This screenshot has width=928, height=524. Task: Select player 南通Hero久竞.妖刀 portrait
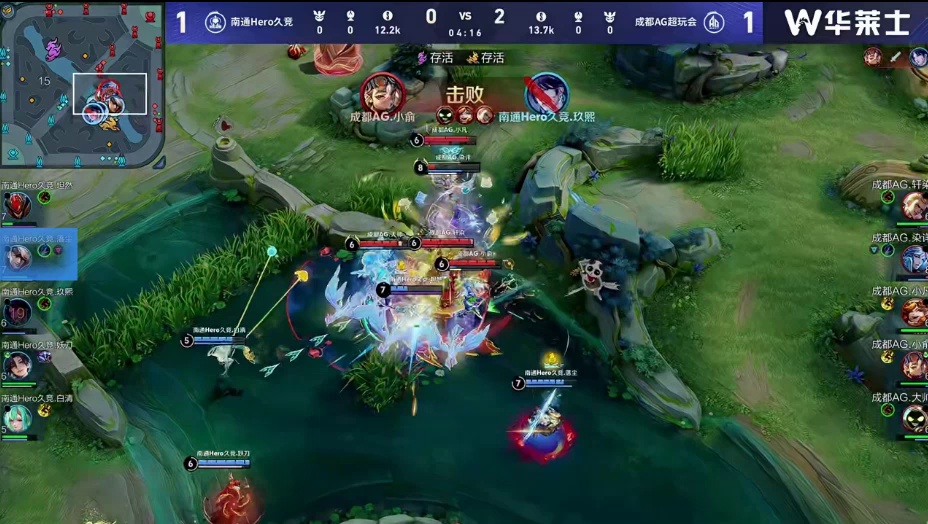click(x=17, y=365)
